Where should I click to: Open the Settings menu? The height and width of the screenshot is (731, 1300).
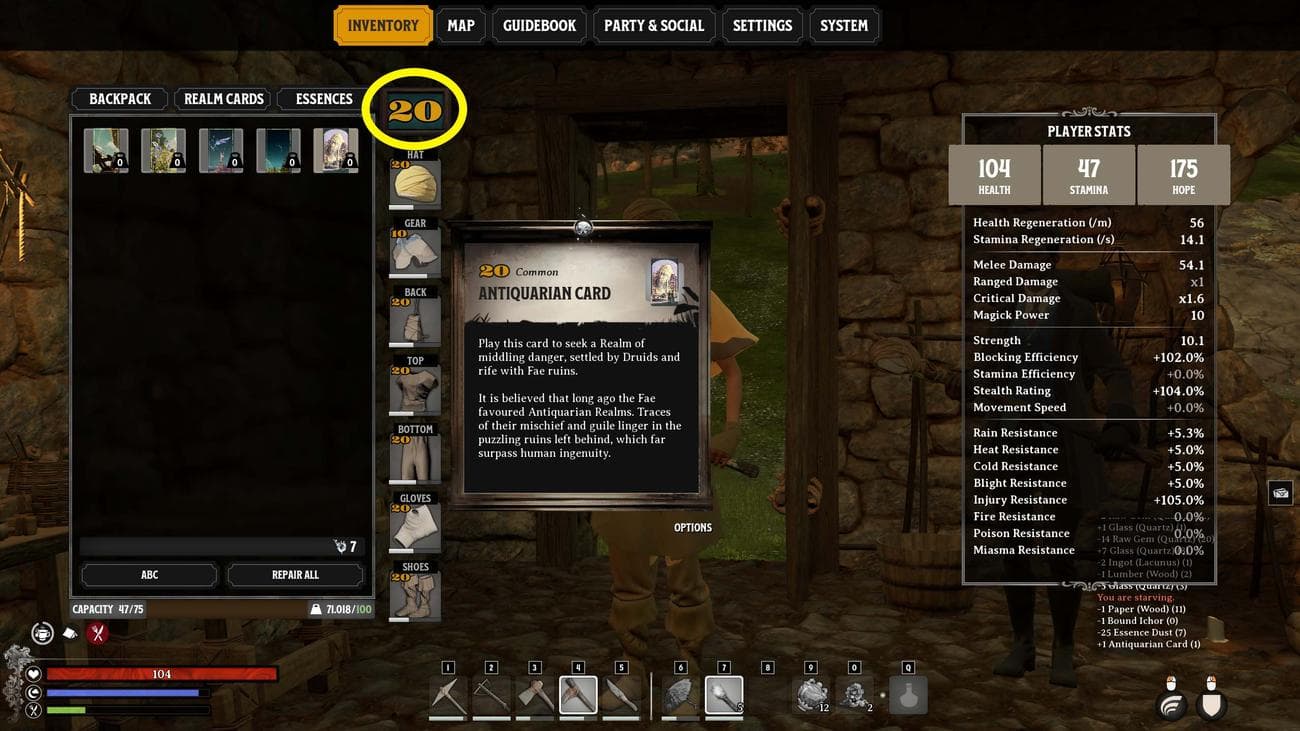pos(762,26)
